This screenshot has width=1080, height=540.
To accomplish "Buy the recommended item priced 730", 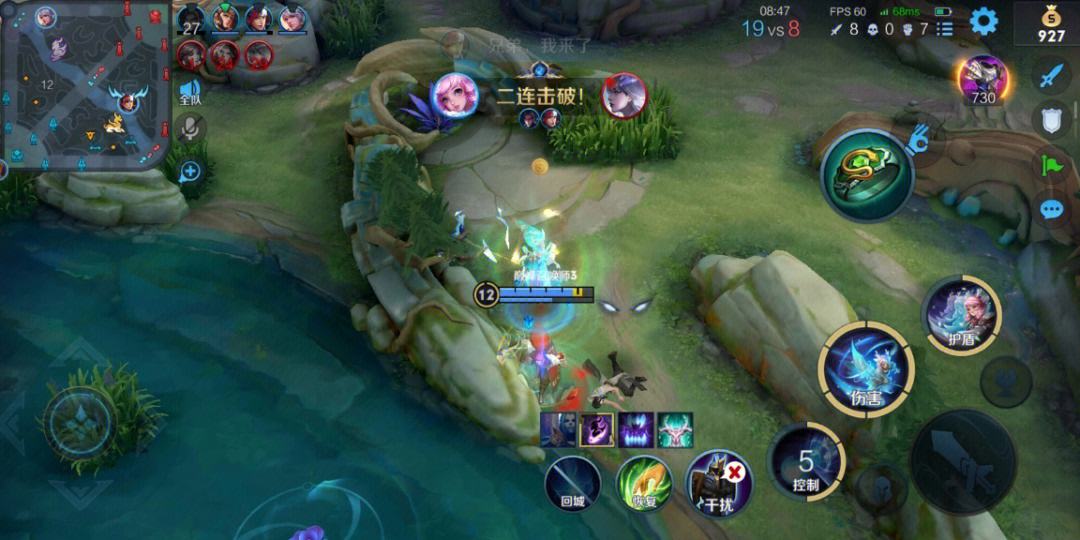I will [x=982, y=80].
